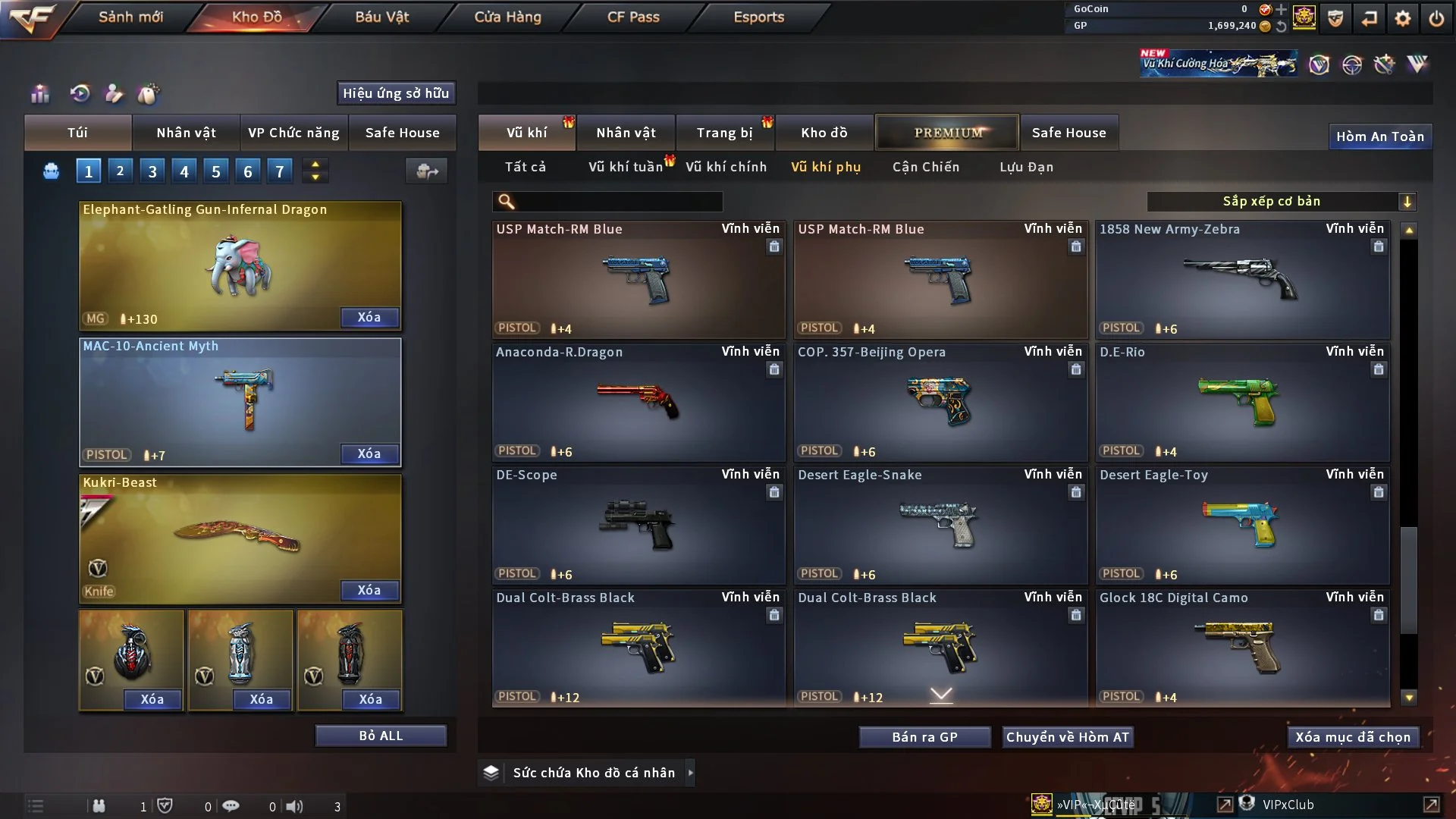Click Chuyển về Hòm AT button
This screenshot has height=819, width=1456.
(x=1067, y=737)
